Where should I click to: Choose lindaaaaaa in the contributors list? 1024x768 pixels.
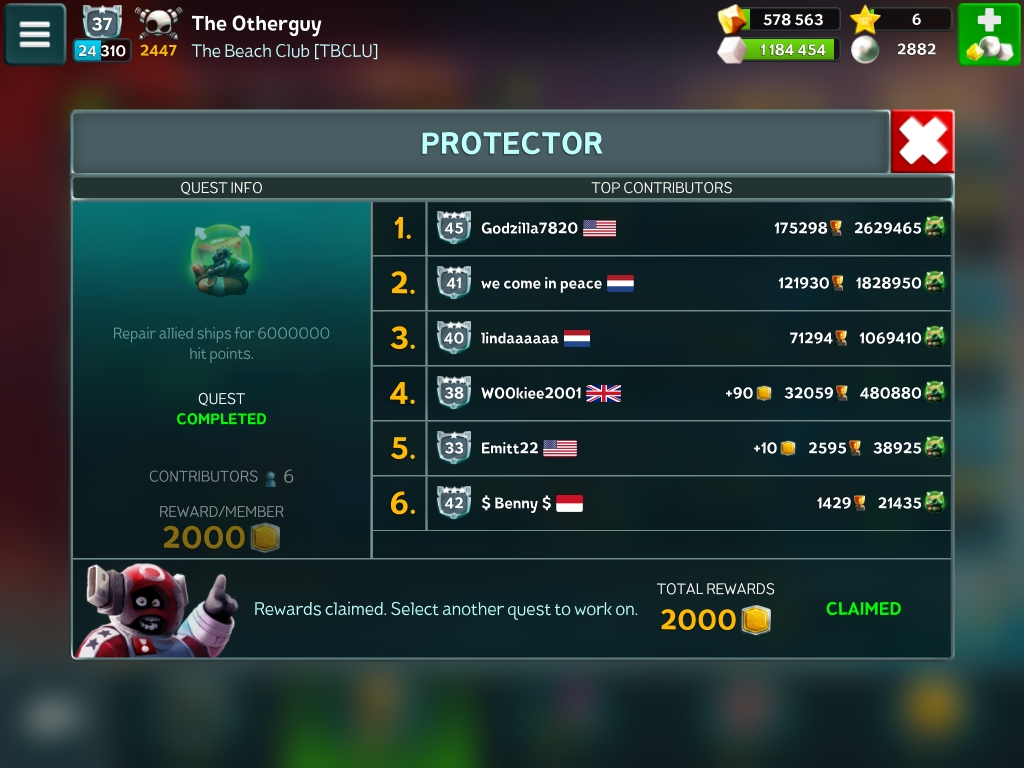coord(661,338)
